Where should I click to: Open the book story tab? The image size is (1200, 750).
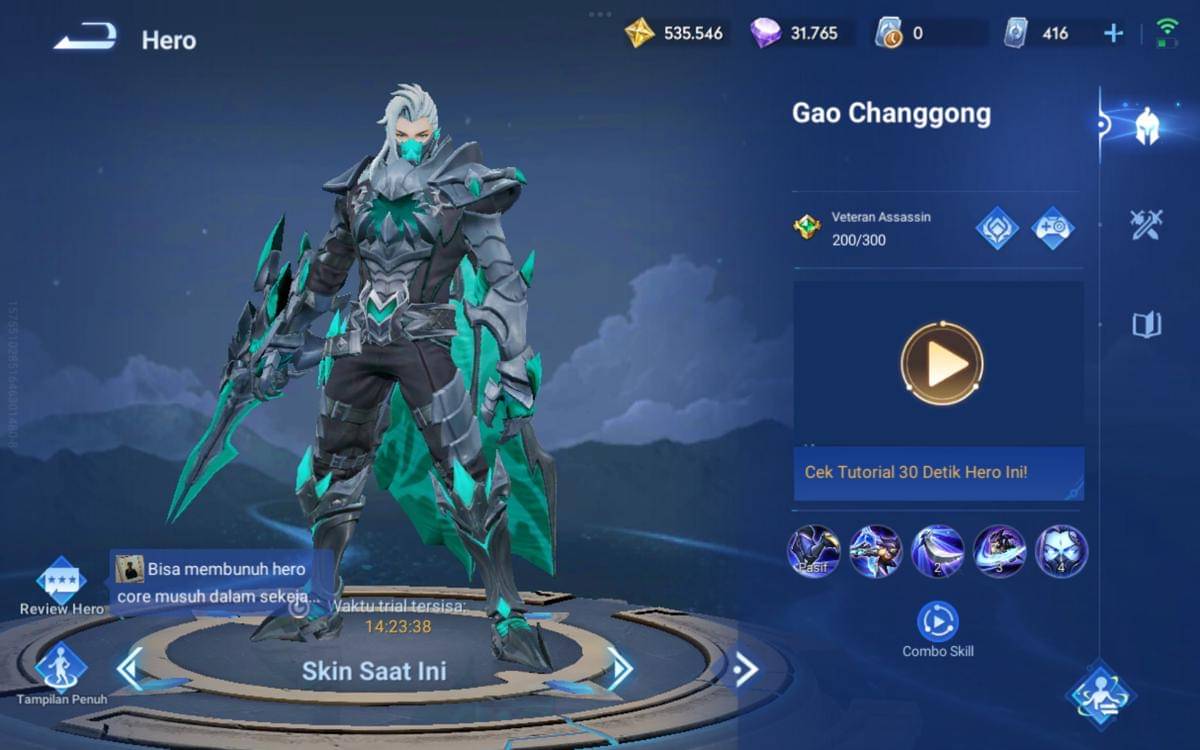tap(1146, 324)
